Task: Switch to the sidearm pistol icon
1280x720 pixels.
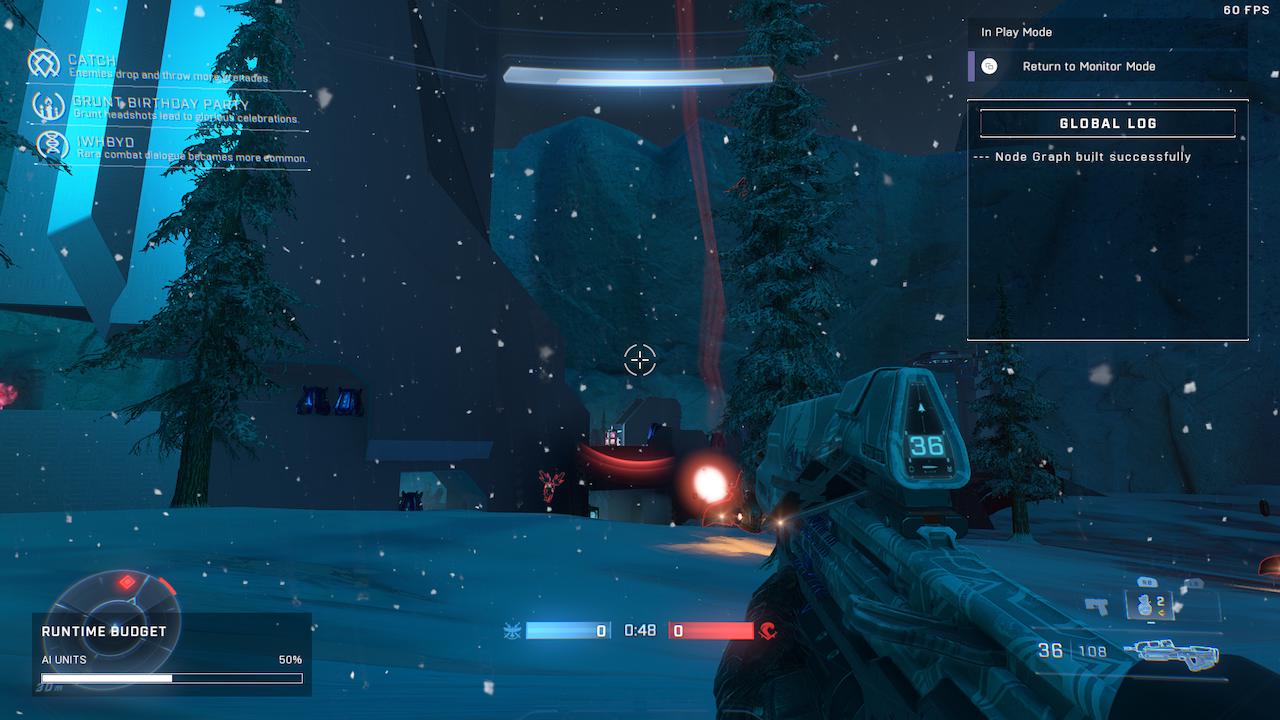Action: coord(1097,606)
